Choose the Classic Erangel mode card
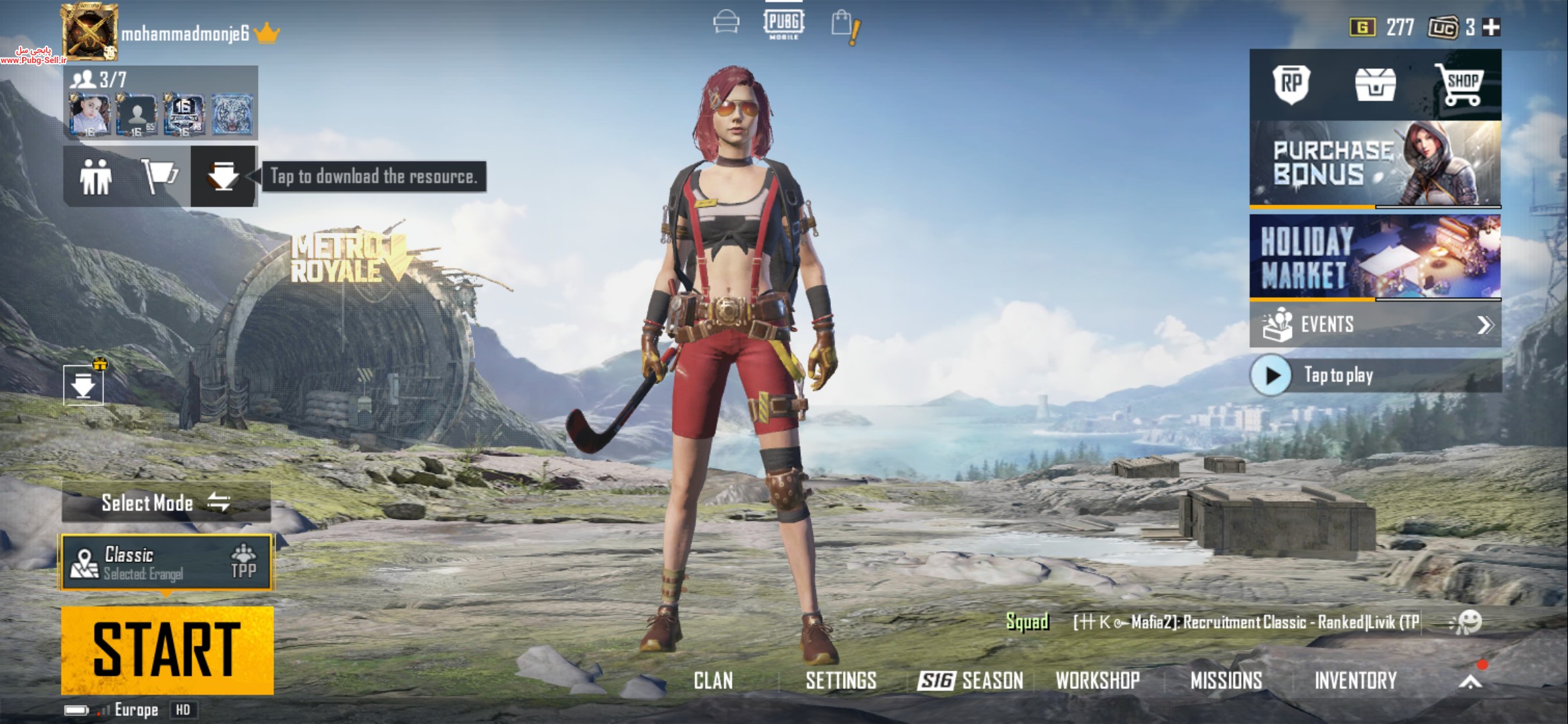The height and width of the screenshot is (724, 1568). [x=167, y=562]
